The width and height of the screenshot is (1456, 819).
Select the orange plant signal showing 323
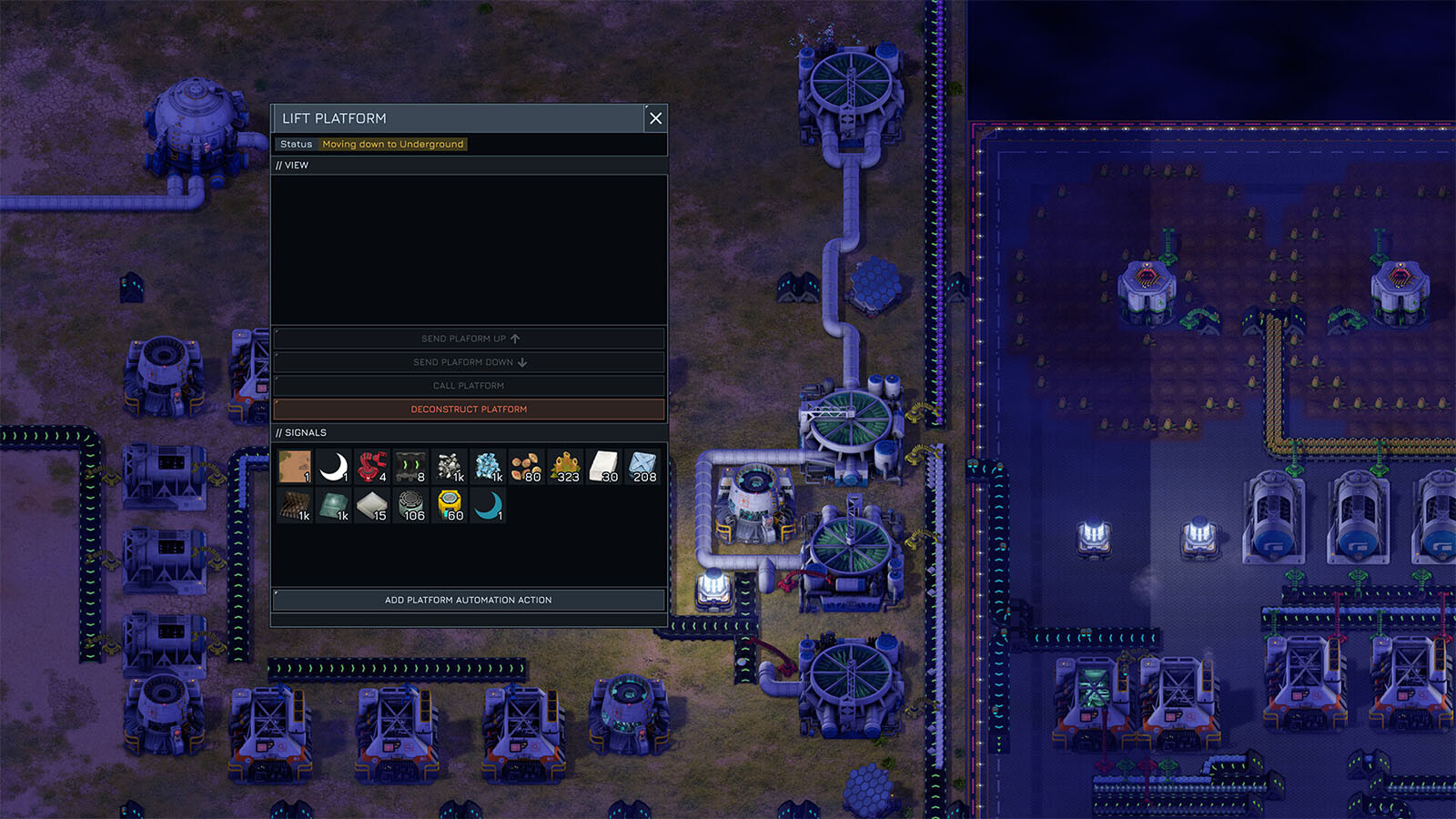(x=565, y=467)
